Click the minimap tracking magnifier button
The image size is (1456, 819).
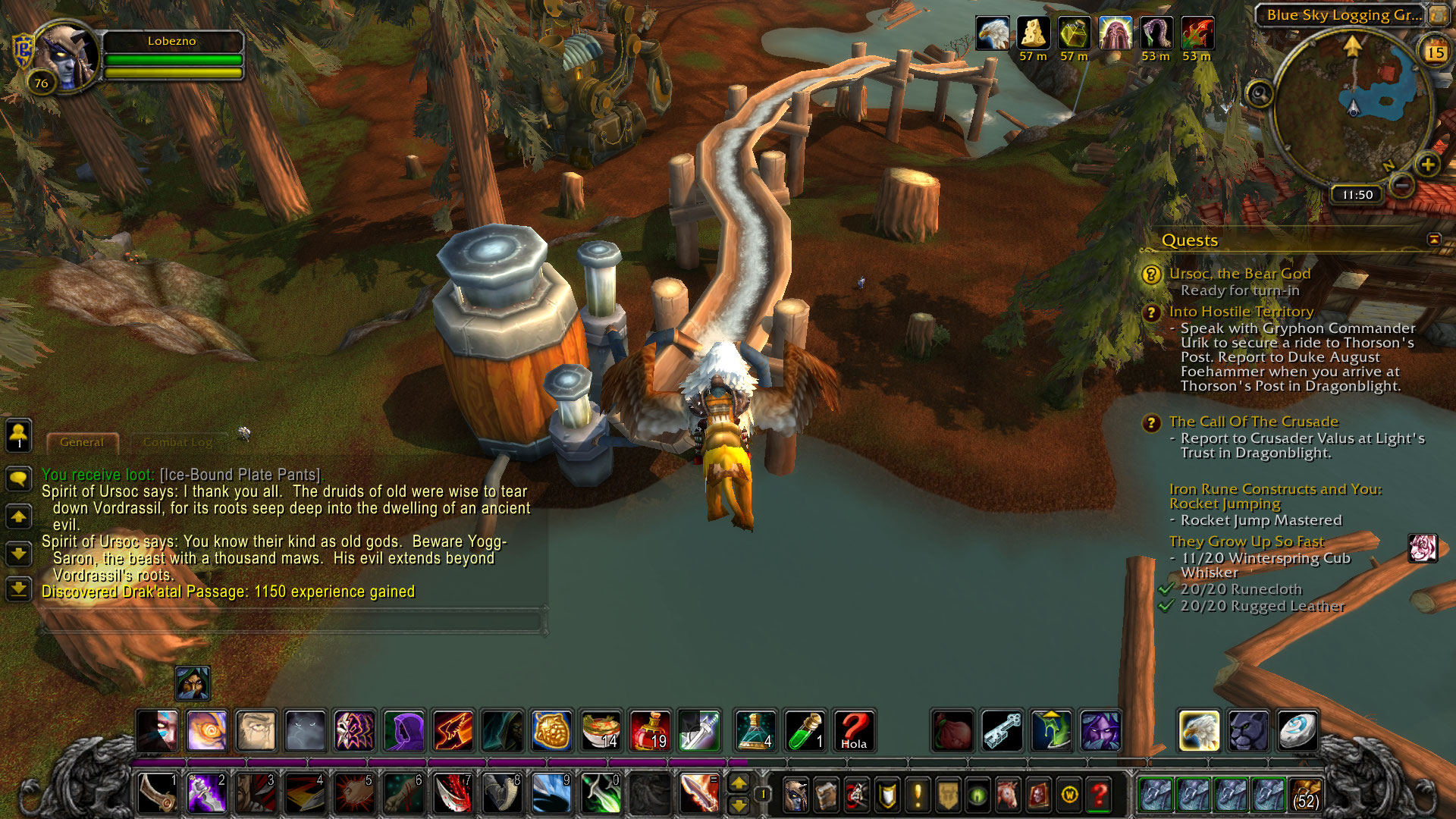1260,95
